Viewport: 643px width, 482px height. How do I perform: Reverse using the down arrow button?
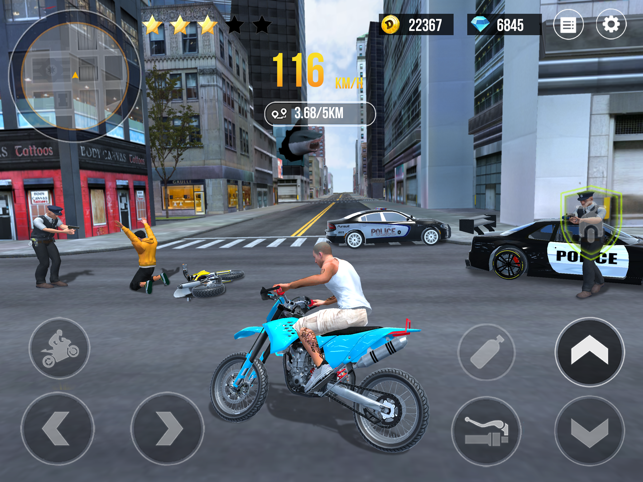[589, 431]
